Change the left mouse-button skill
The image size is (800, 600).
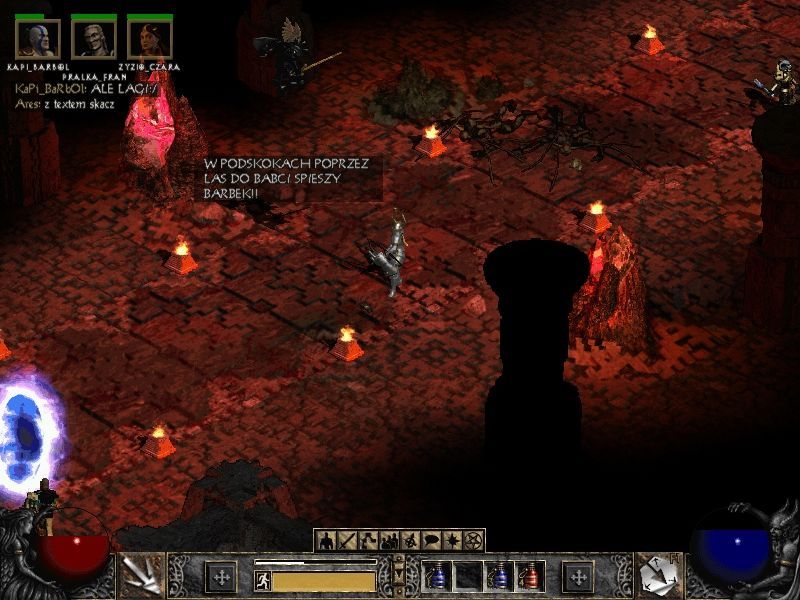(139, 575)
